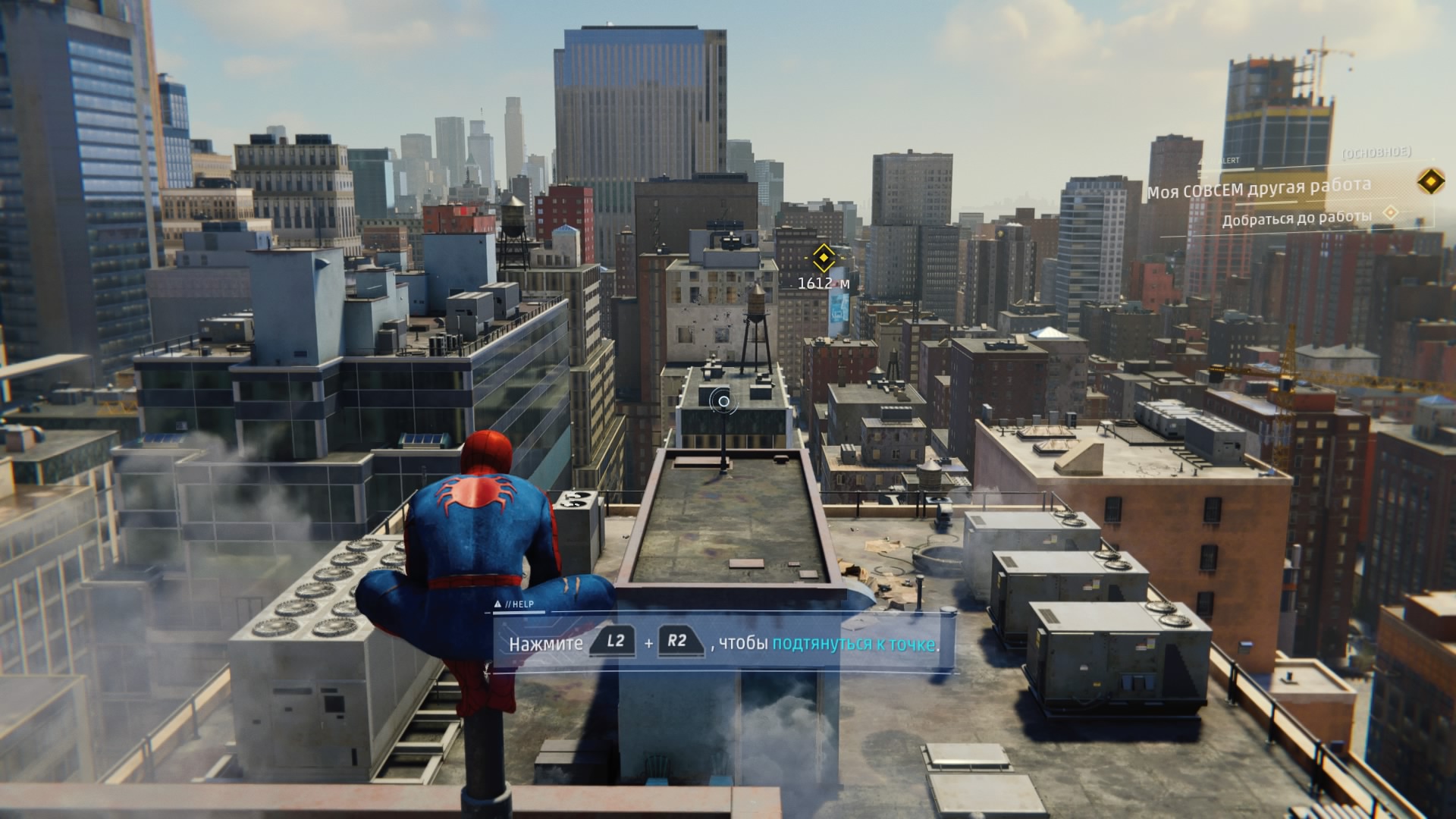The width and height of the screenshot is (1456, 819).
Task: Click the yellow waypoint marker showing 1612 m
Action: point(823,258)
